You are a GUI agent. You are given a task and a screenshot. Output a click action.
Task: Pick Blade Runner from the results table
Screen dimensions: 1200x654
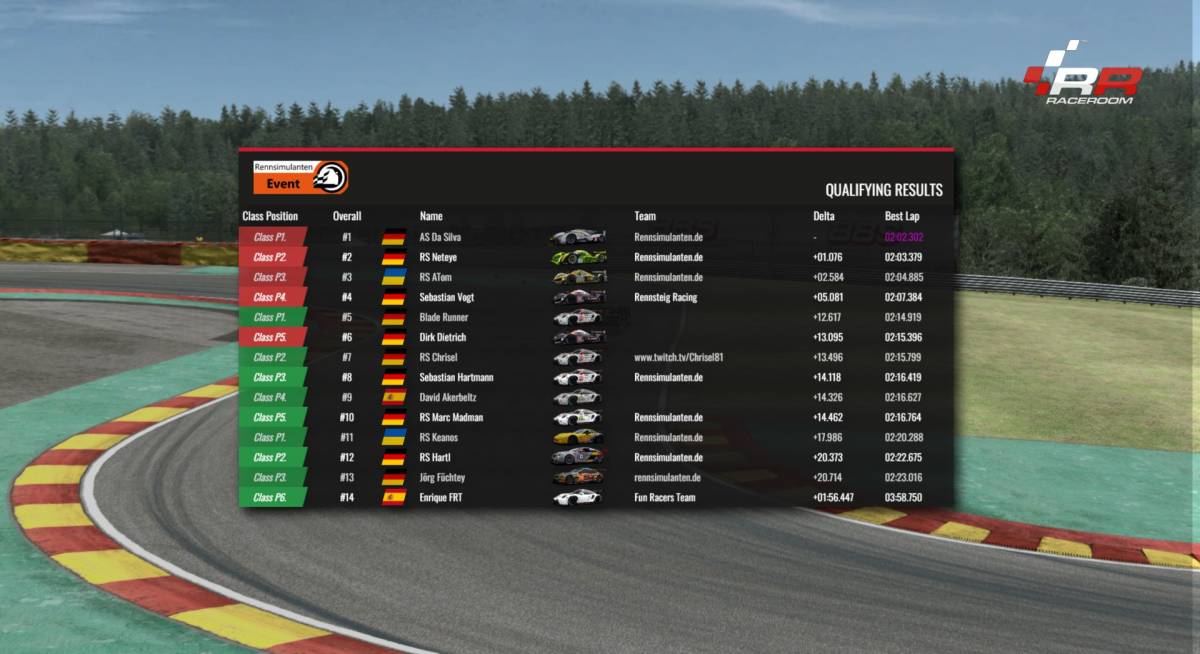(x=444, y=317)
